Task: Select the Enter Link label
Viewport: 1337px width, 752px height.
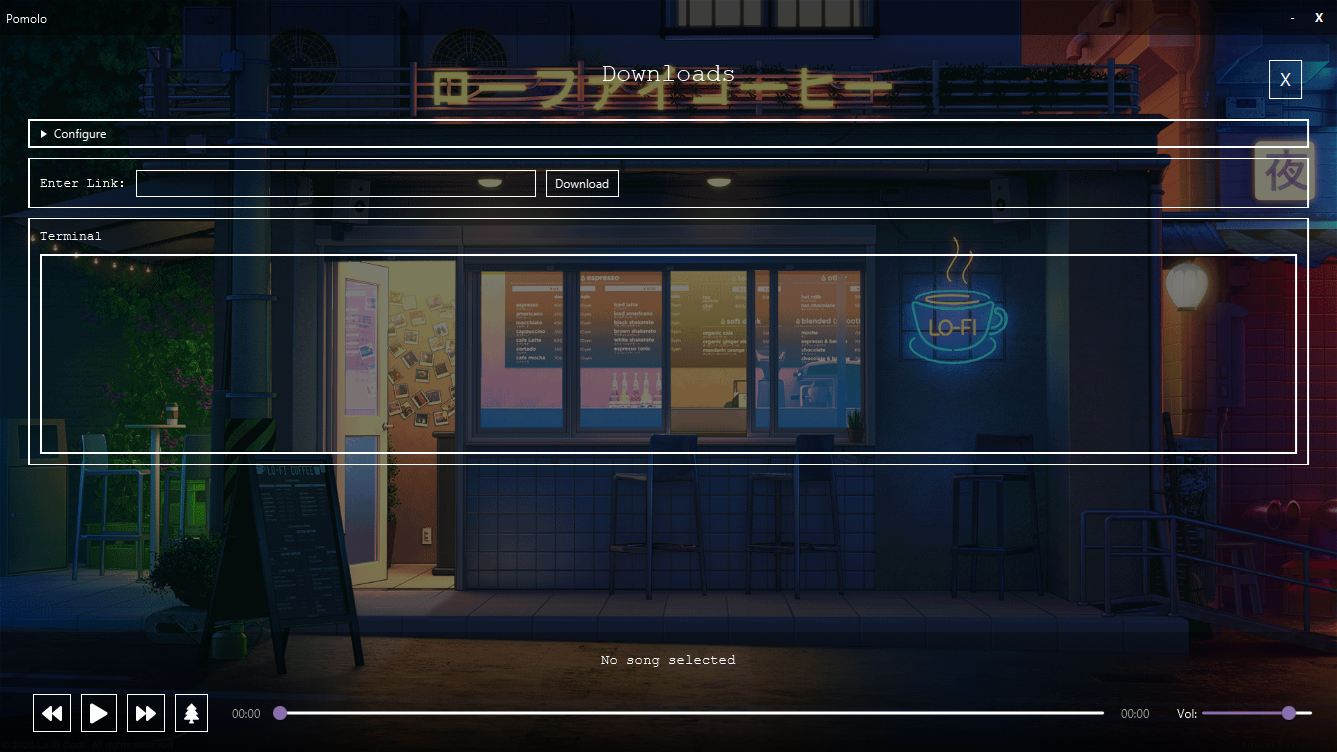Action: [81, 183]
